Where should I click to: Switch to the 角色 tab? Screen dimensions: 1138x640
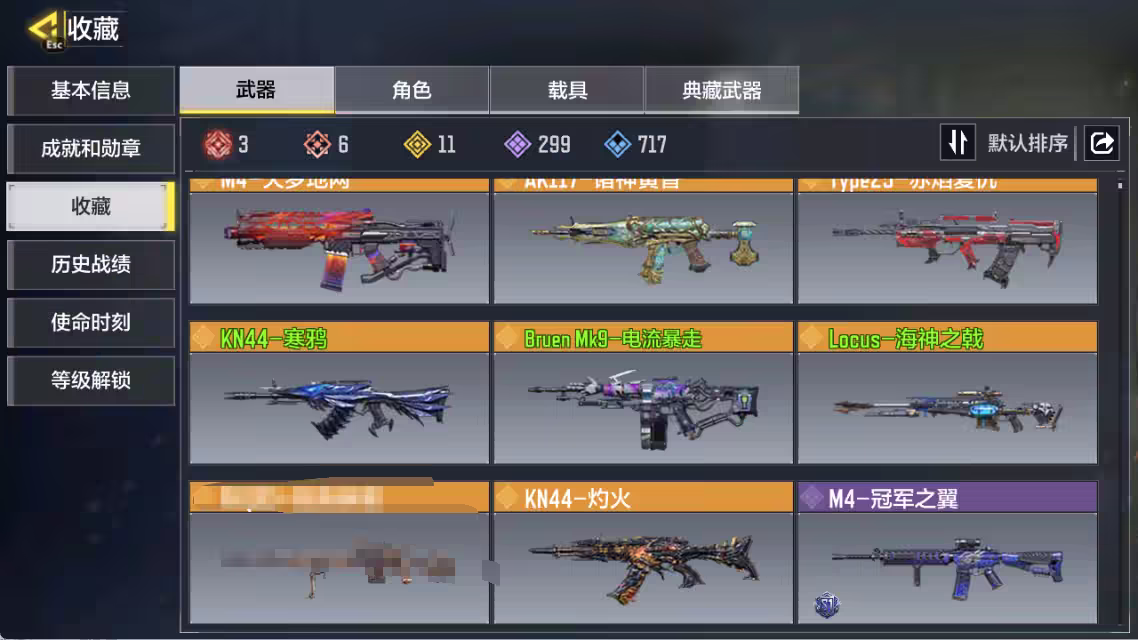[x=412, y=91]
